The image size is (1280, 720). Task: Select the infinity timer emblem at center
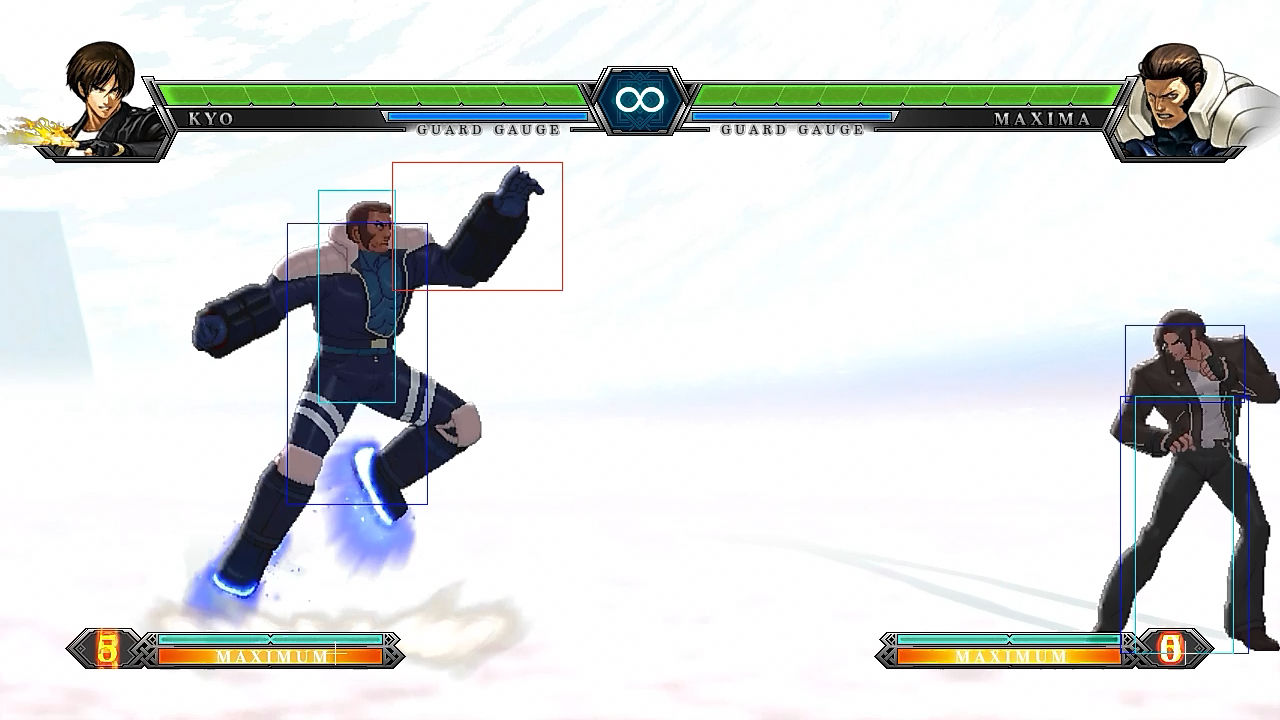(639, 98)
